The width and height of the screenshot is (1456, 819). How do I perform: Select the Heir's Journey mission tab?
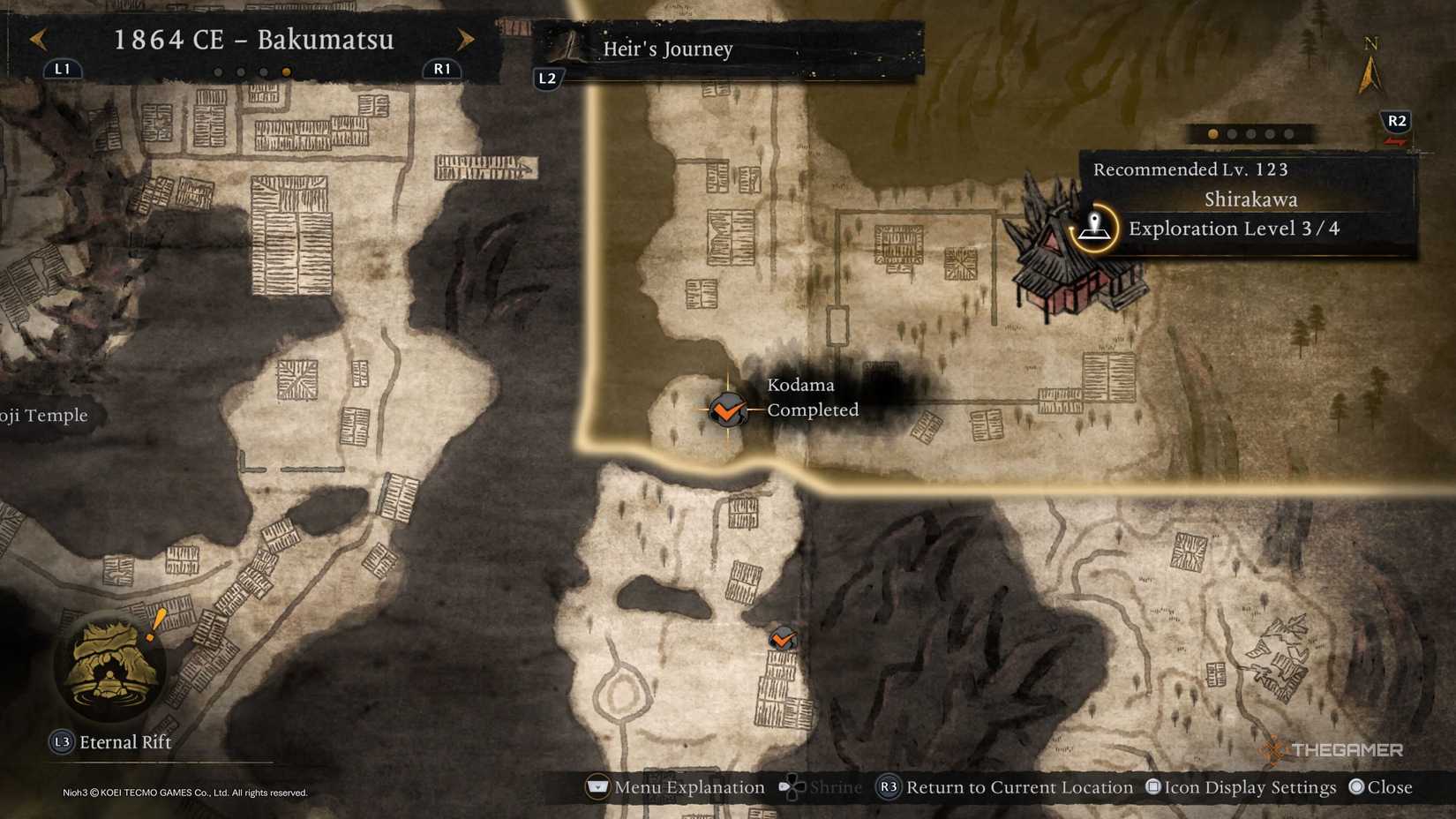click(668, 49)
